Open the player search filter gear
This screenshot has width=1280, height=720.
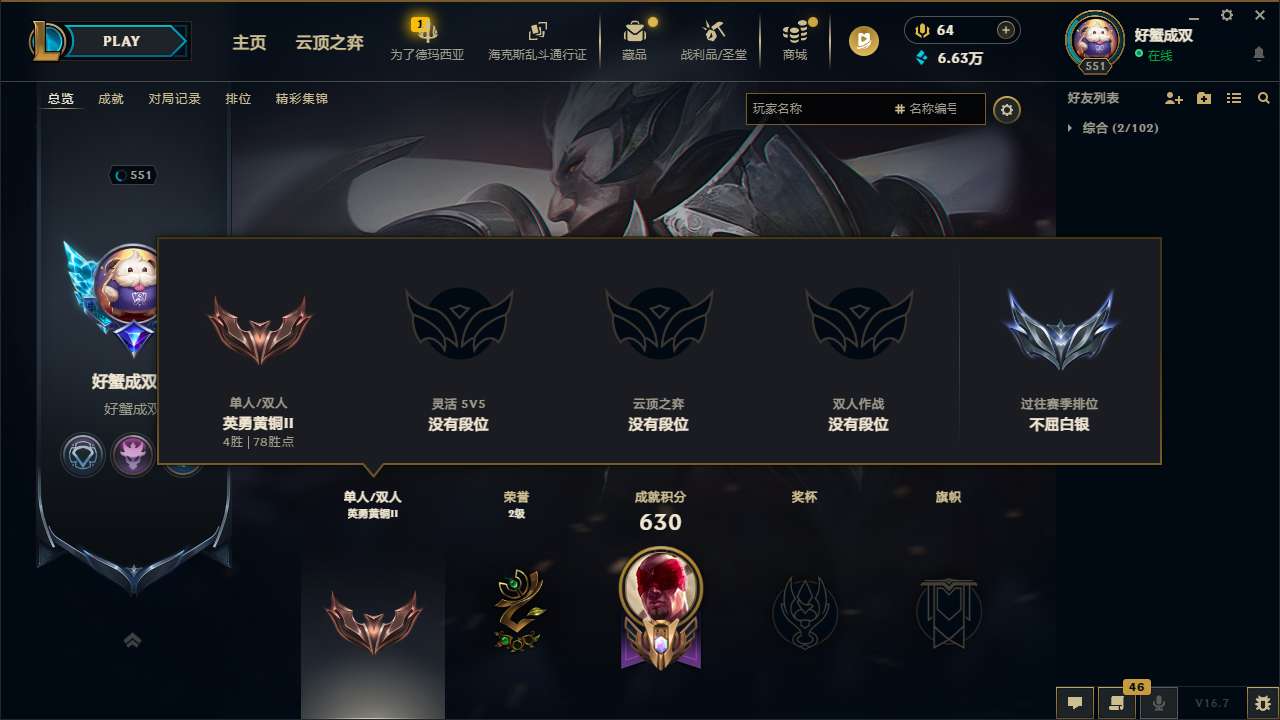pos(1007,110)
